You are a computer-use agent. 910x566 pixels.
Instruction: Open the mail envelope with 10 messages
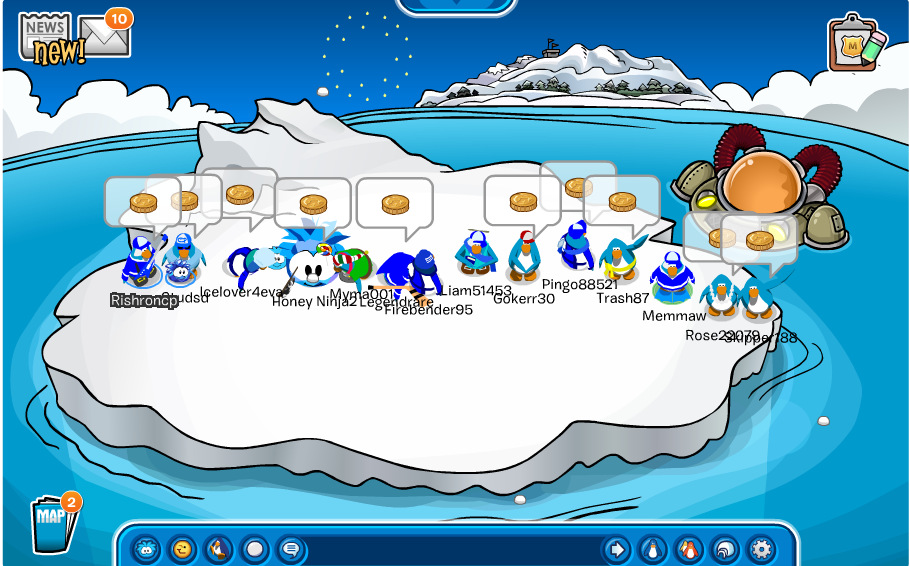[x=106, y=36]
